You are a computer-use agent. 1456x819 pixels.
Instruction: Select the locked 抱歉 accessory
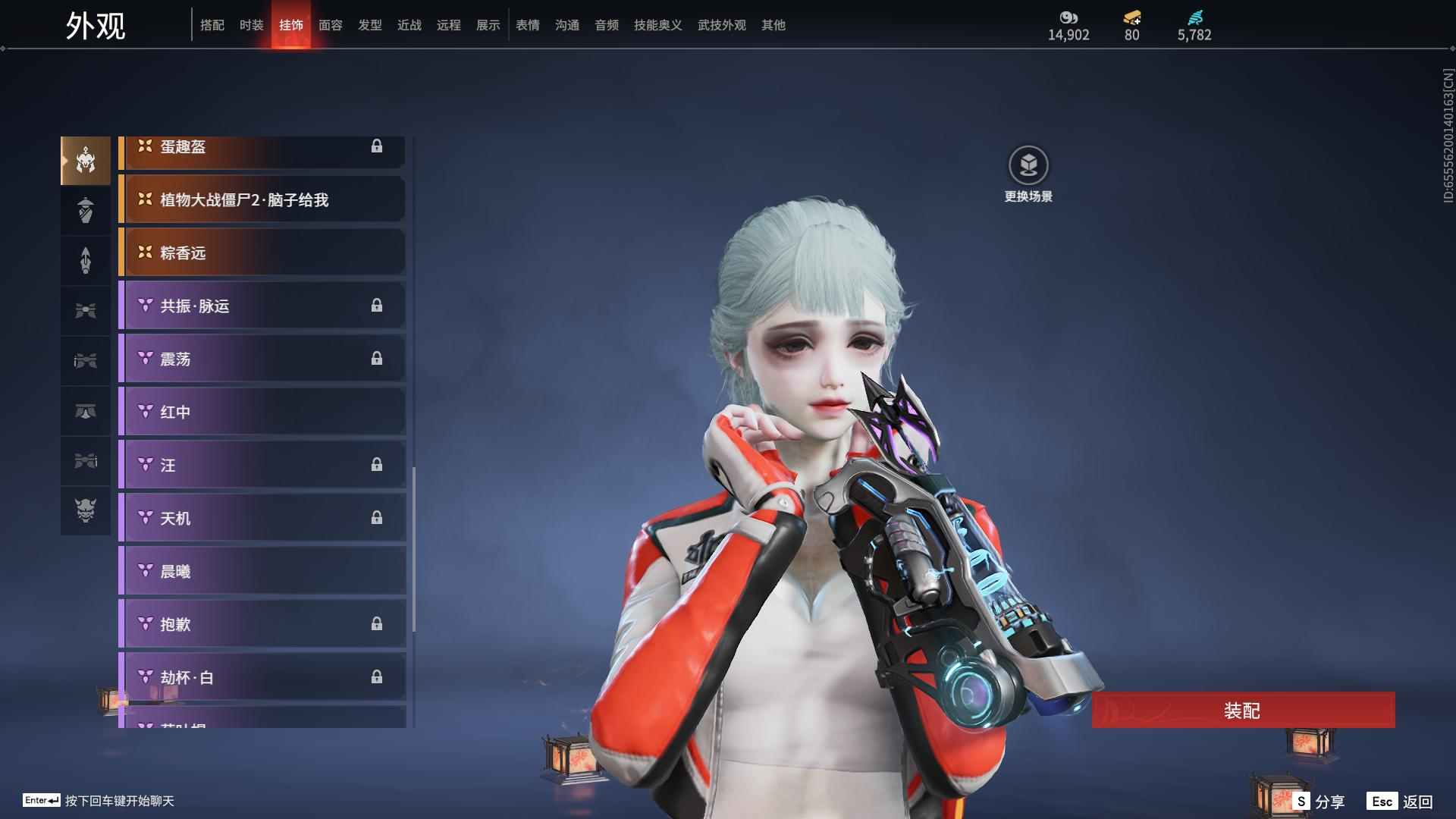coord(262,624)
